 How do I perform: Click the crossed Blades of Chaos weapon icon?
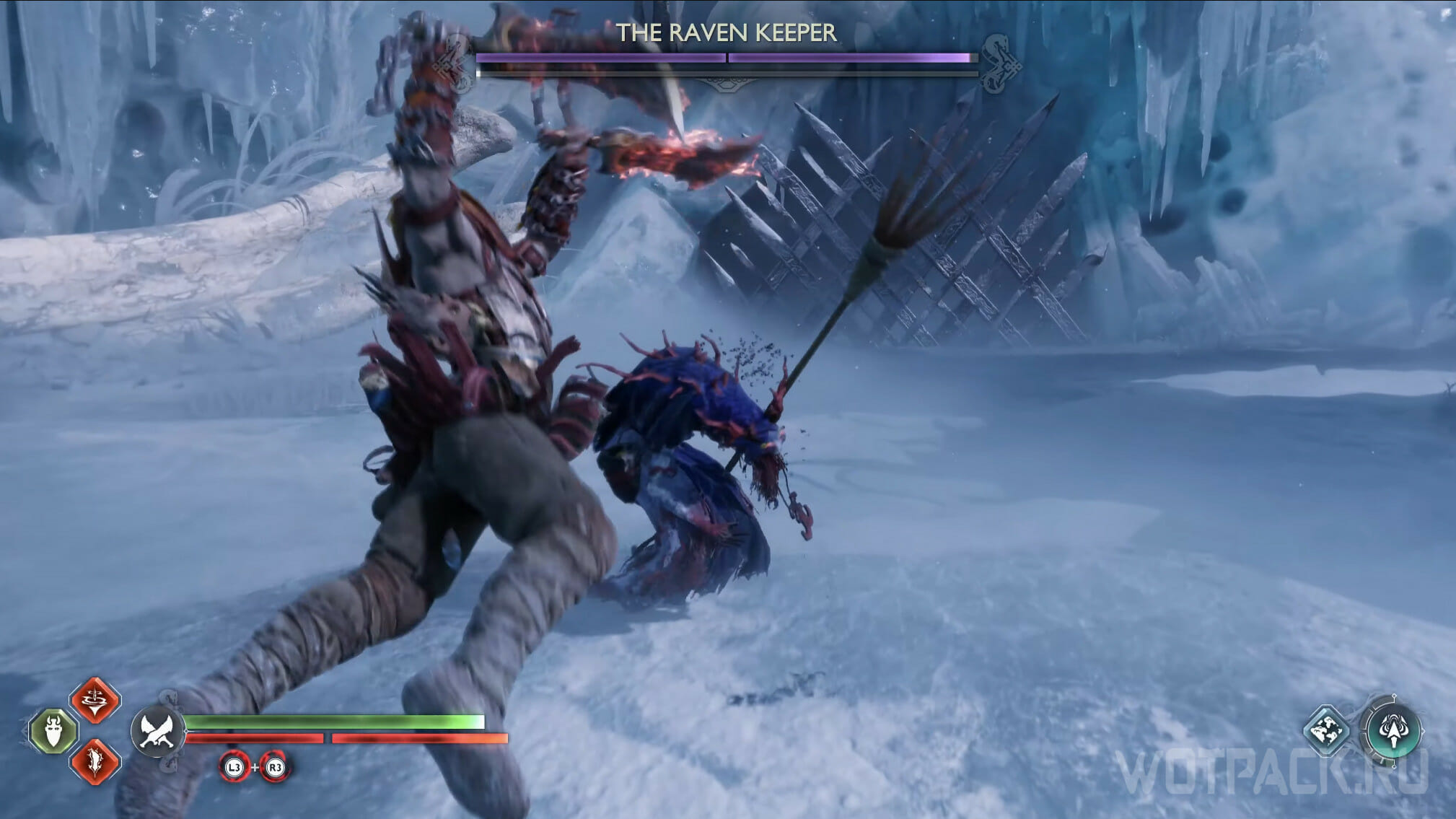click(157, 730)
